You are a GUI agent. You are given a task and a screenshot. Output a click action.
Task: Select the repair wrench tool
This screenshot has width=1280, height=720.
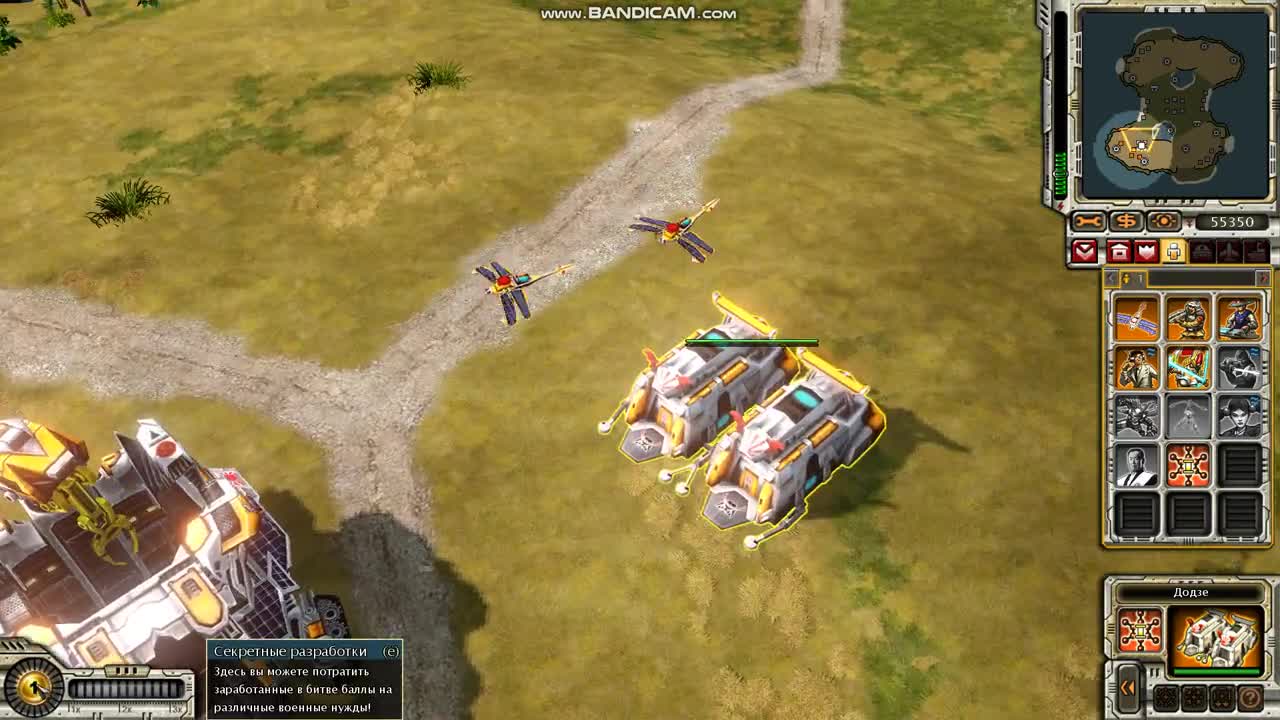point(1087,221)
